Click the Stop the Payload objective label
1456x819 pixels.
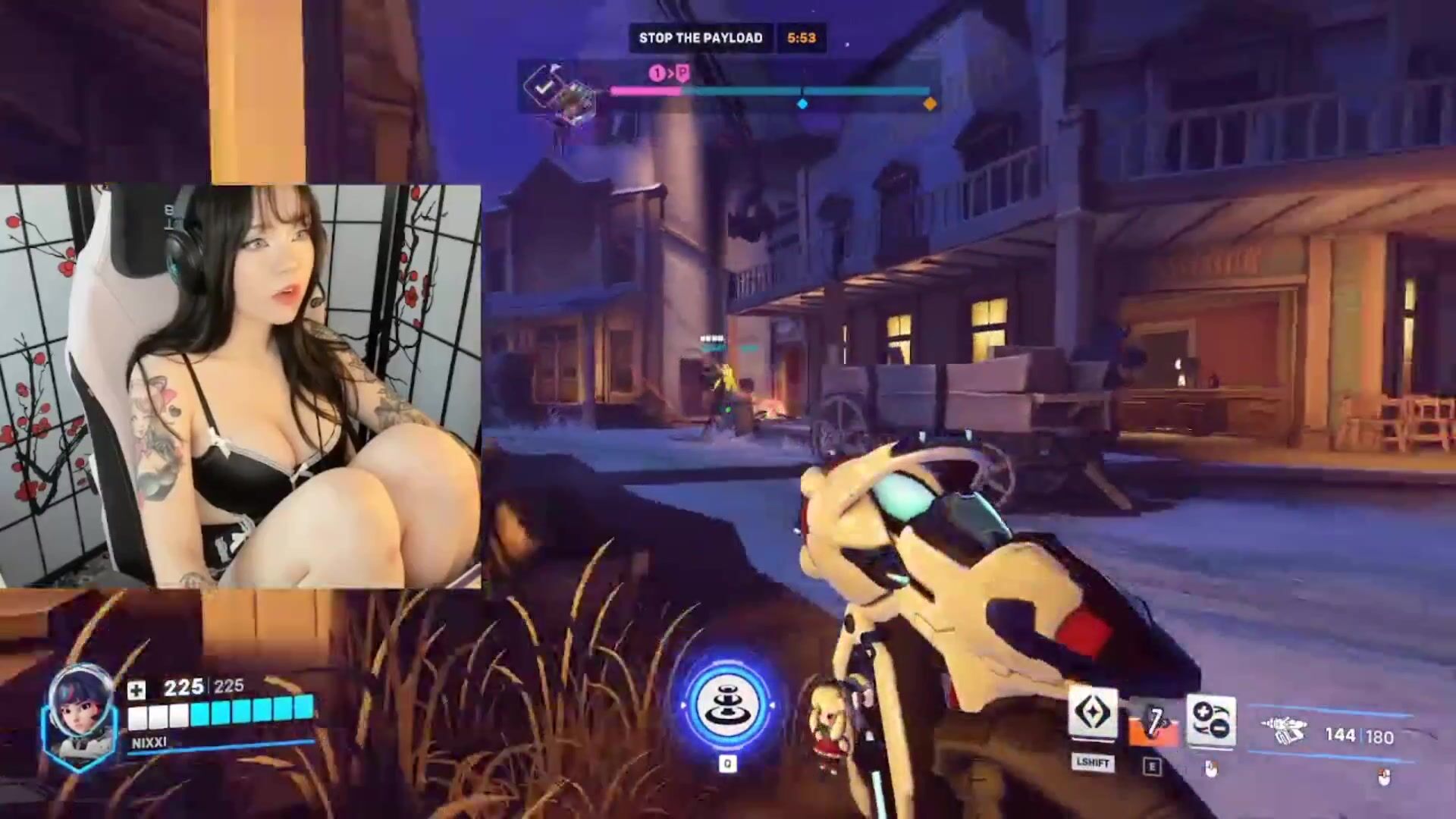(x=700, y=38)
